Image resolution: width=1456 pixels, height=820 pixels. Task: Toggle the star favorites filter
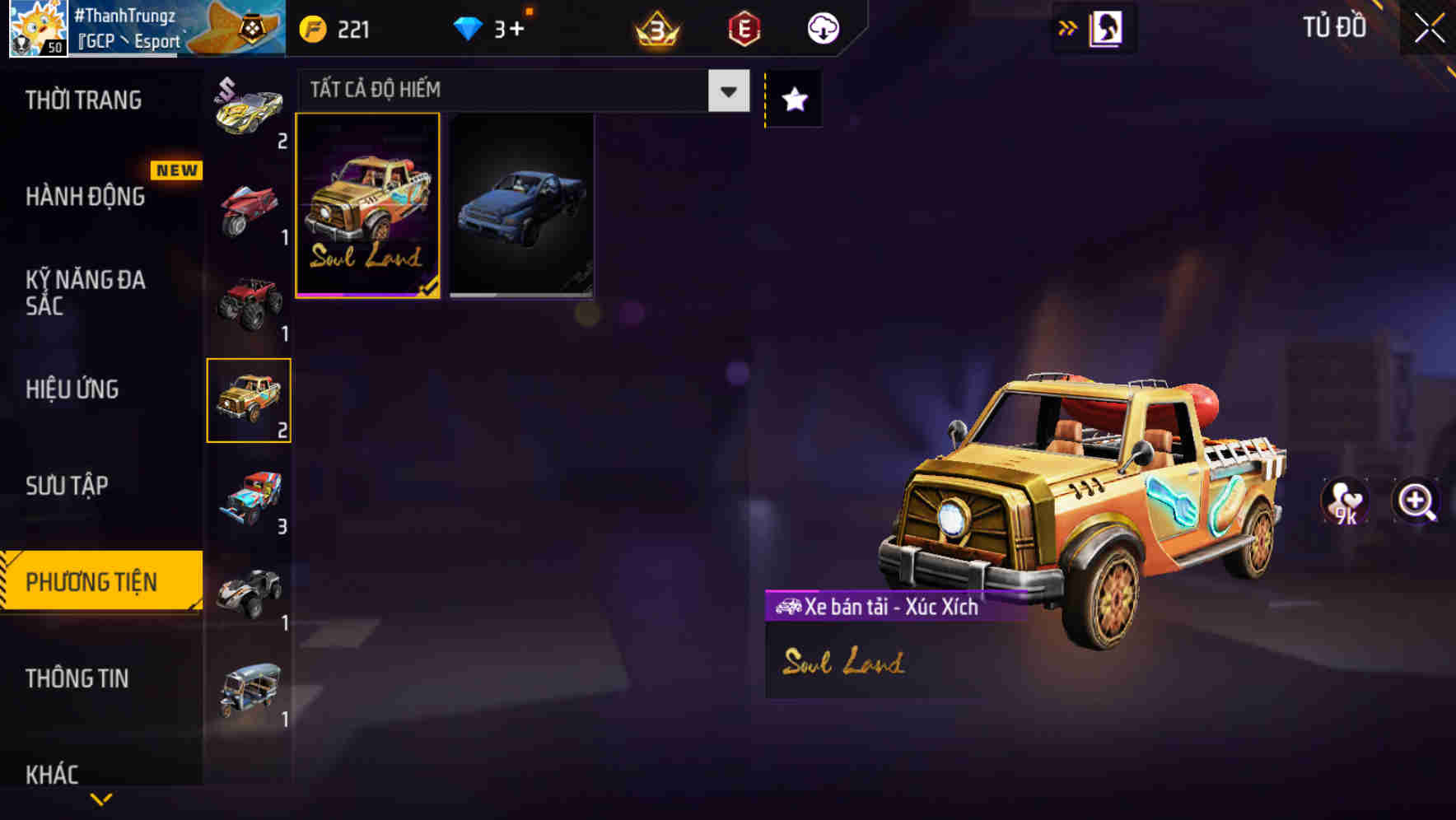pyautogui.click(x=792, y=100)
